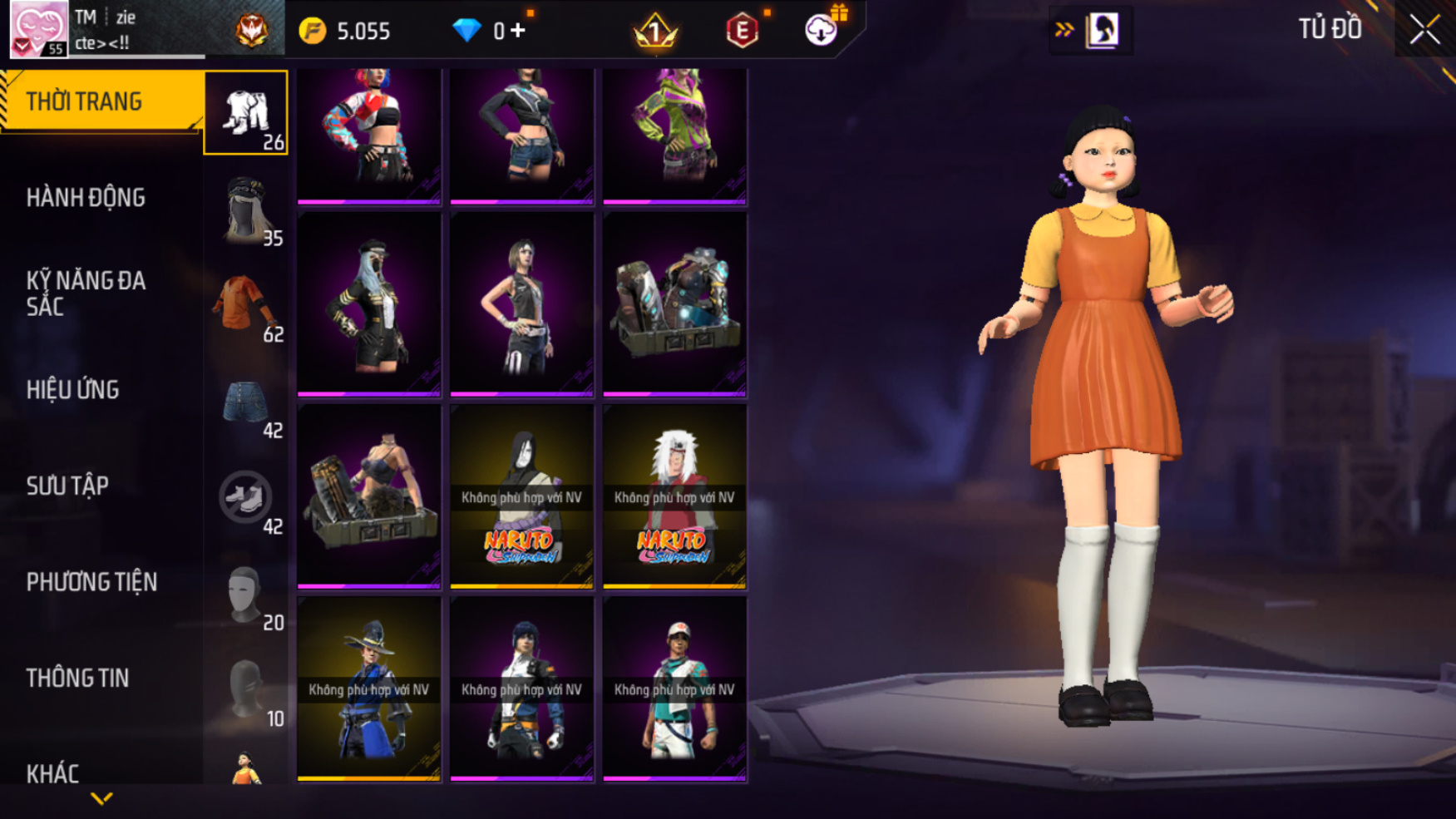
Task: Select the Sưu Tập menu entry
Action: [x=67, y=486]
